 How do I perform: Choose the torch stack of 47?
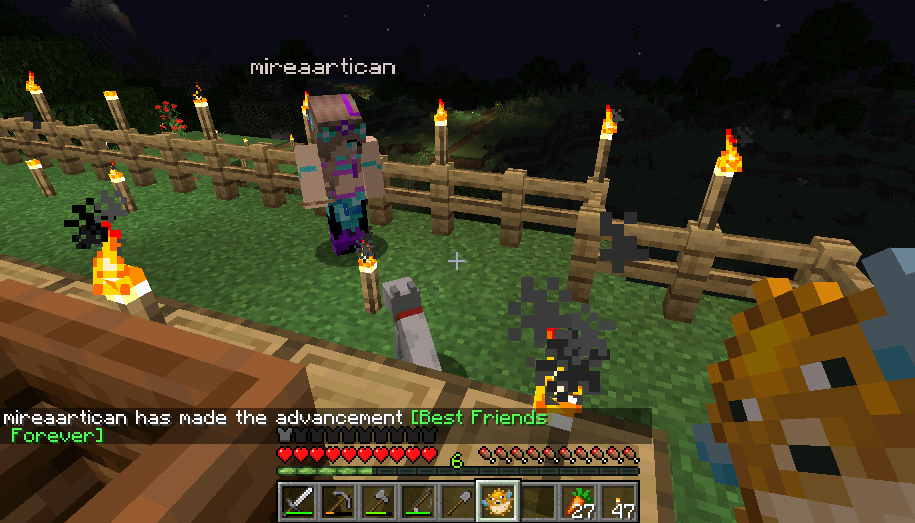617,500
